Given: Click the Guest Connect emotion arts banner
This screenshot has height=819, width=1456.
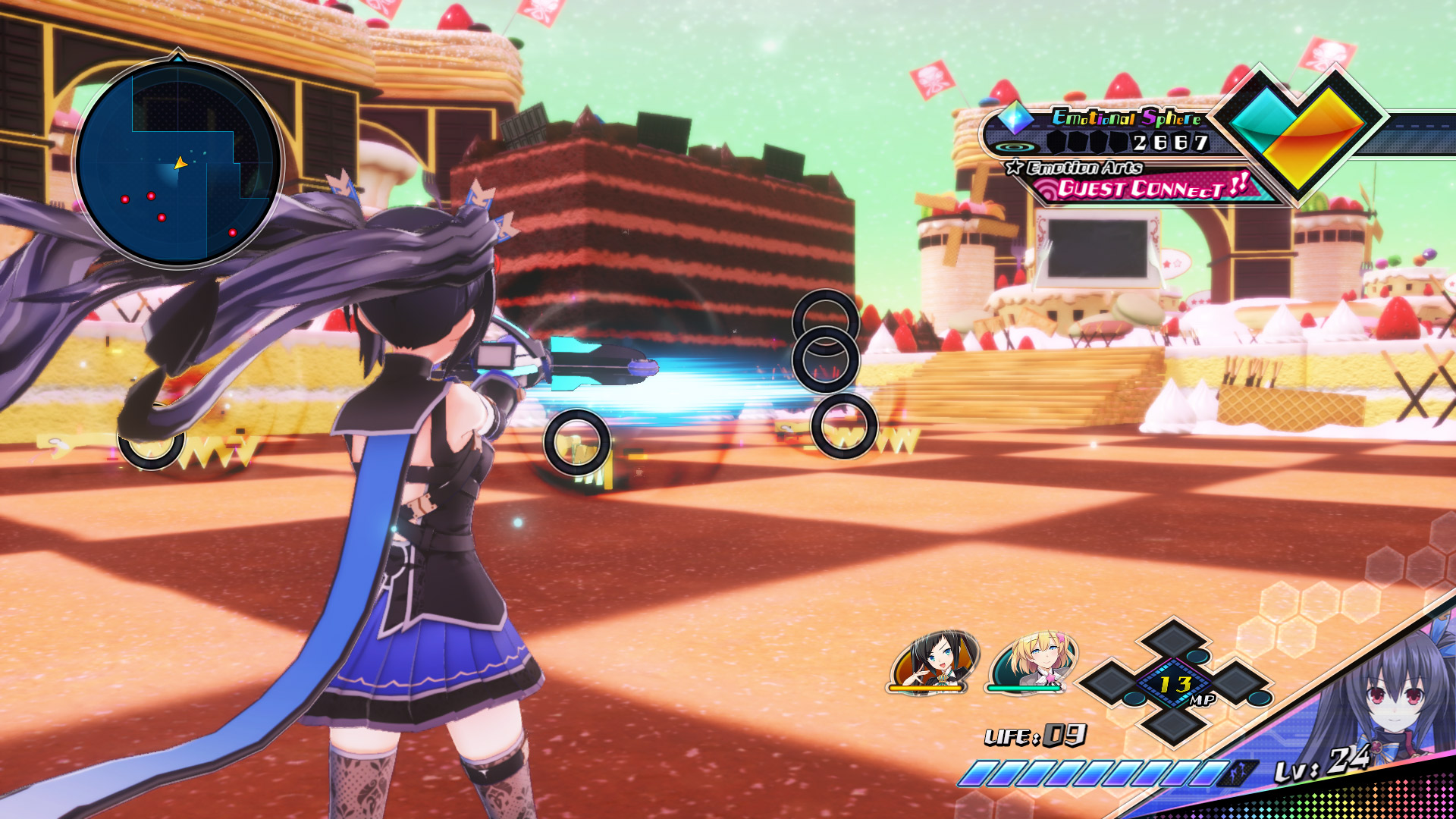Looking at the screenshot, I should (1145, 187).
